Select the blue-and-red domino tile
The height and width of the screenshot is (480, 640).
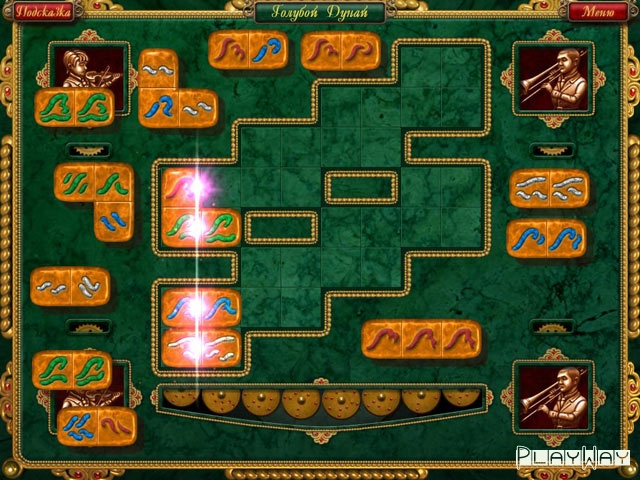click(x=96, y=427)
